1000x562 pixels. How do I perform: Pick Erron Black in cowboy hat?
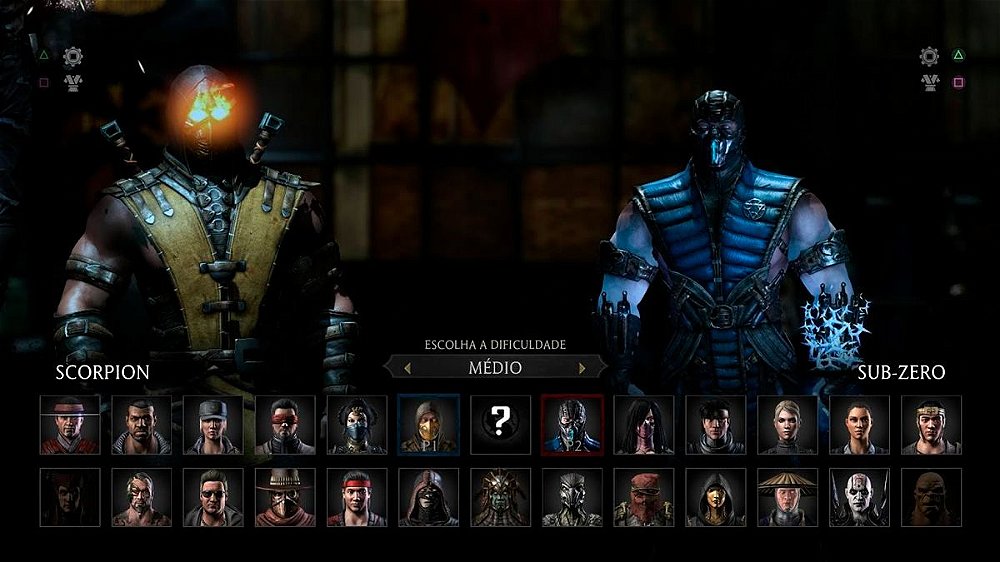pyautogui.click(x=285, y=497)
